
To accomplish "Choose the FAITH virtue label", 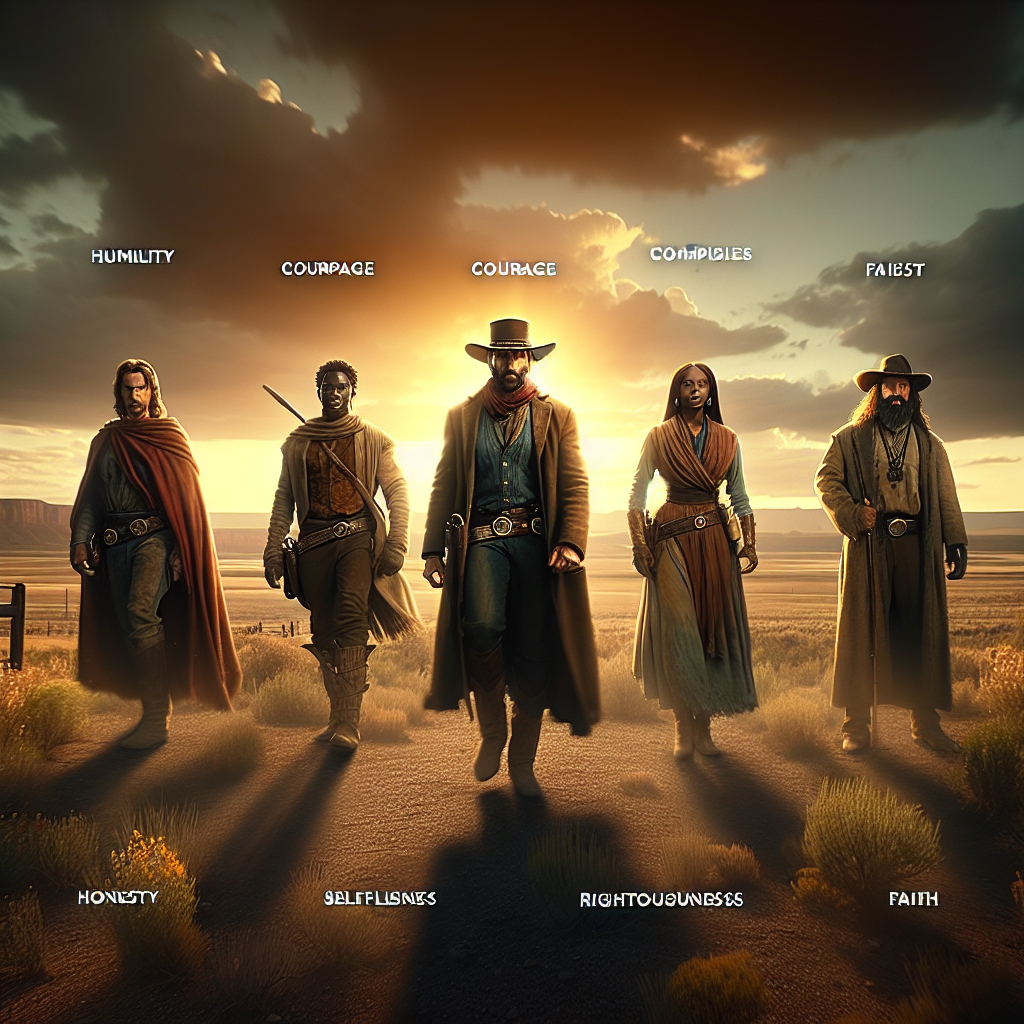I will (913, 899).
